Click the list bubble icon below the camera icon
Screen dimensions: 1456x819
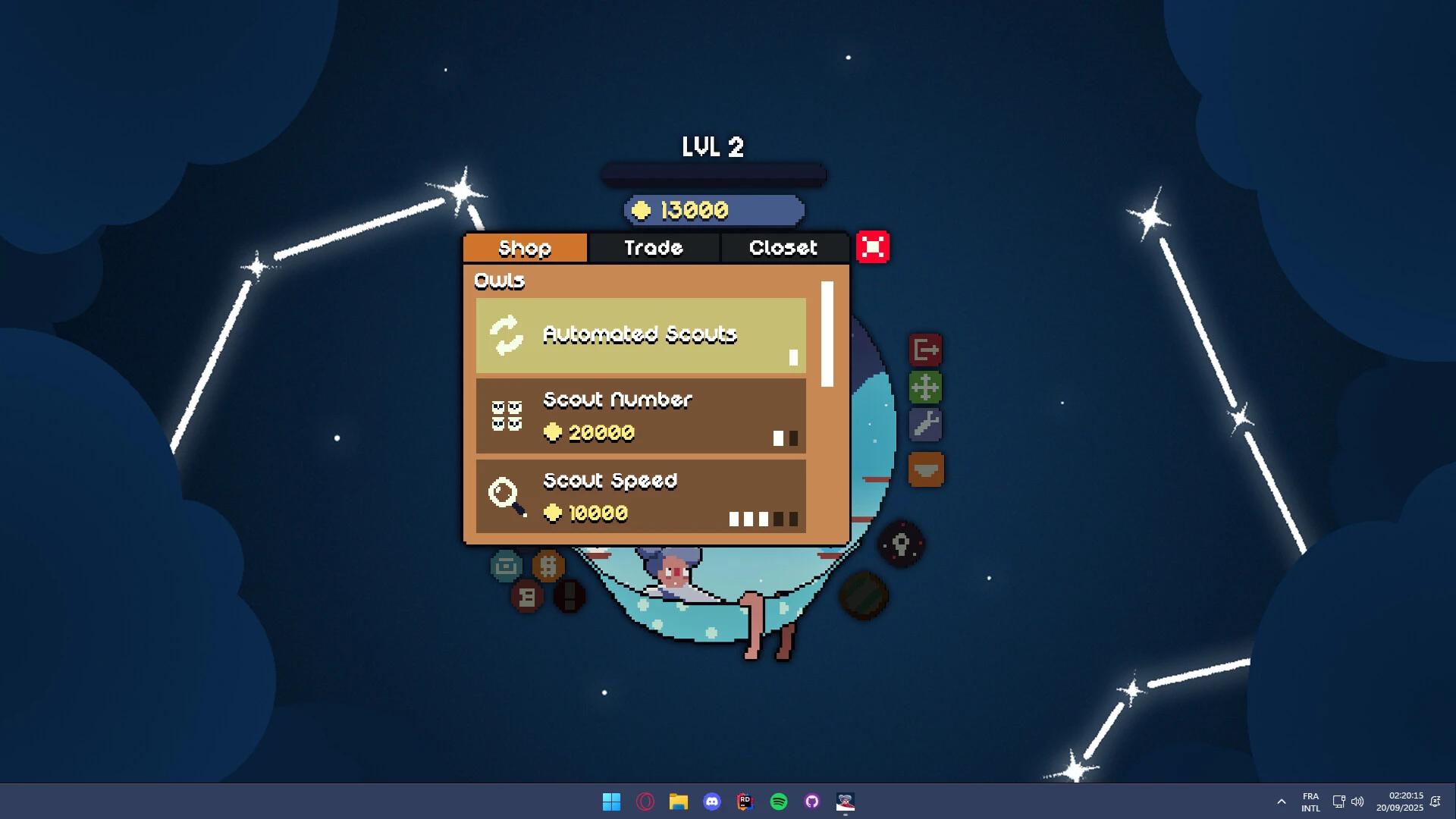pyautogui.click(x=527, y=596)
